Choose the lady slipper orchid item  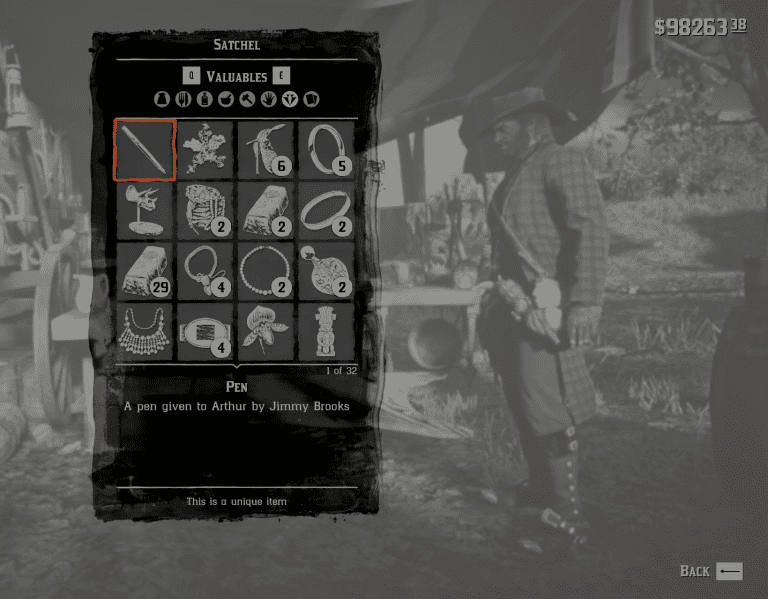pyautogui.click(x=266, y=331)
